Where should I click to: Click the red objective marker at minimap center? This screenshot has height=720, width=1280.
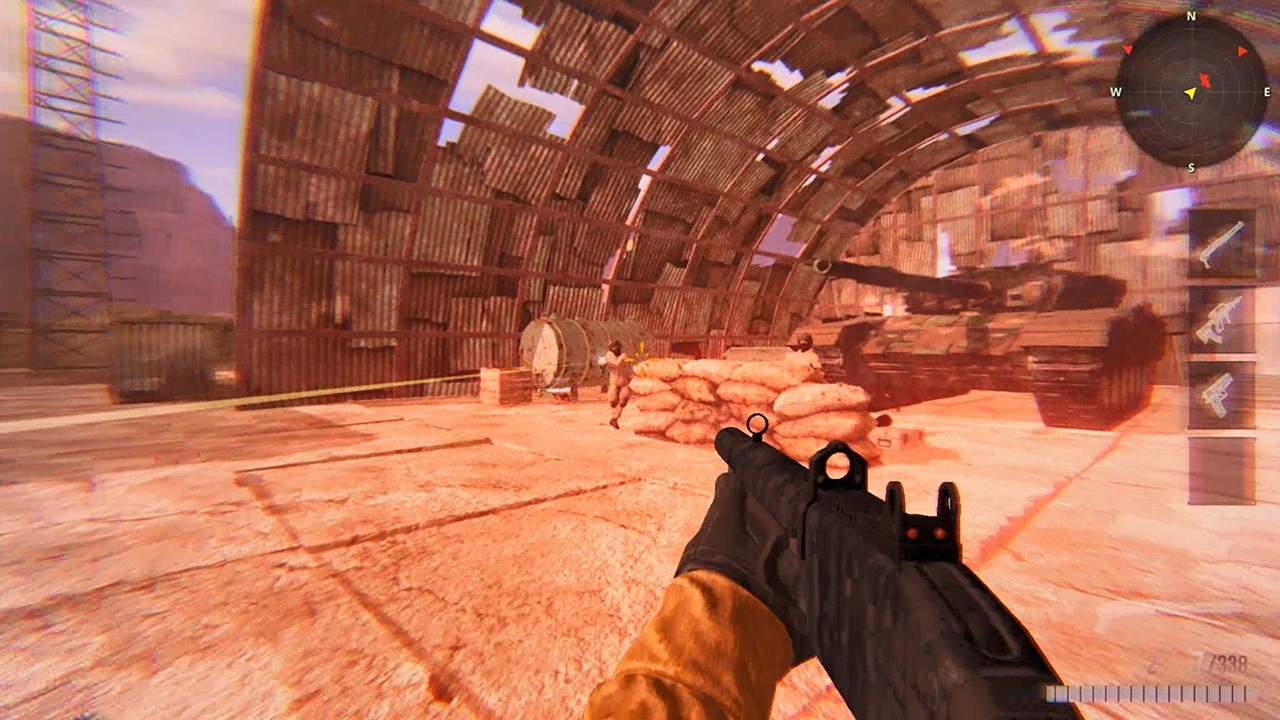point(1206,79)
